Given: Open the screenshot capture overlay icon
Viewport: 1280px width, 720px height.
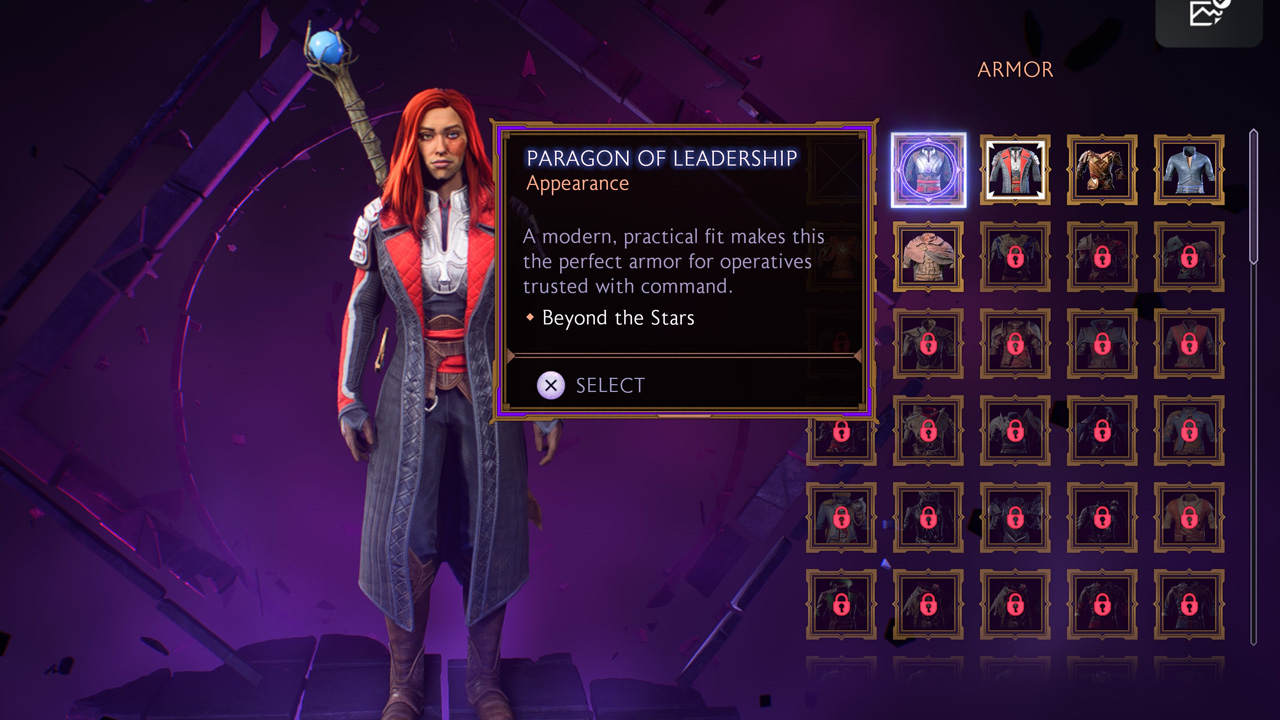Looking at the screenshot, I should 1208,14.
